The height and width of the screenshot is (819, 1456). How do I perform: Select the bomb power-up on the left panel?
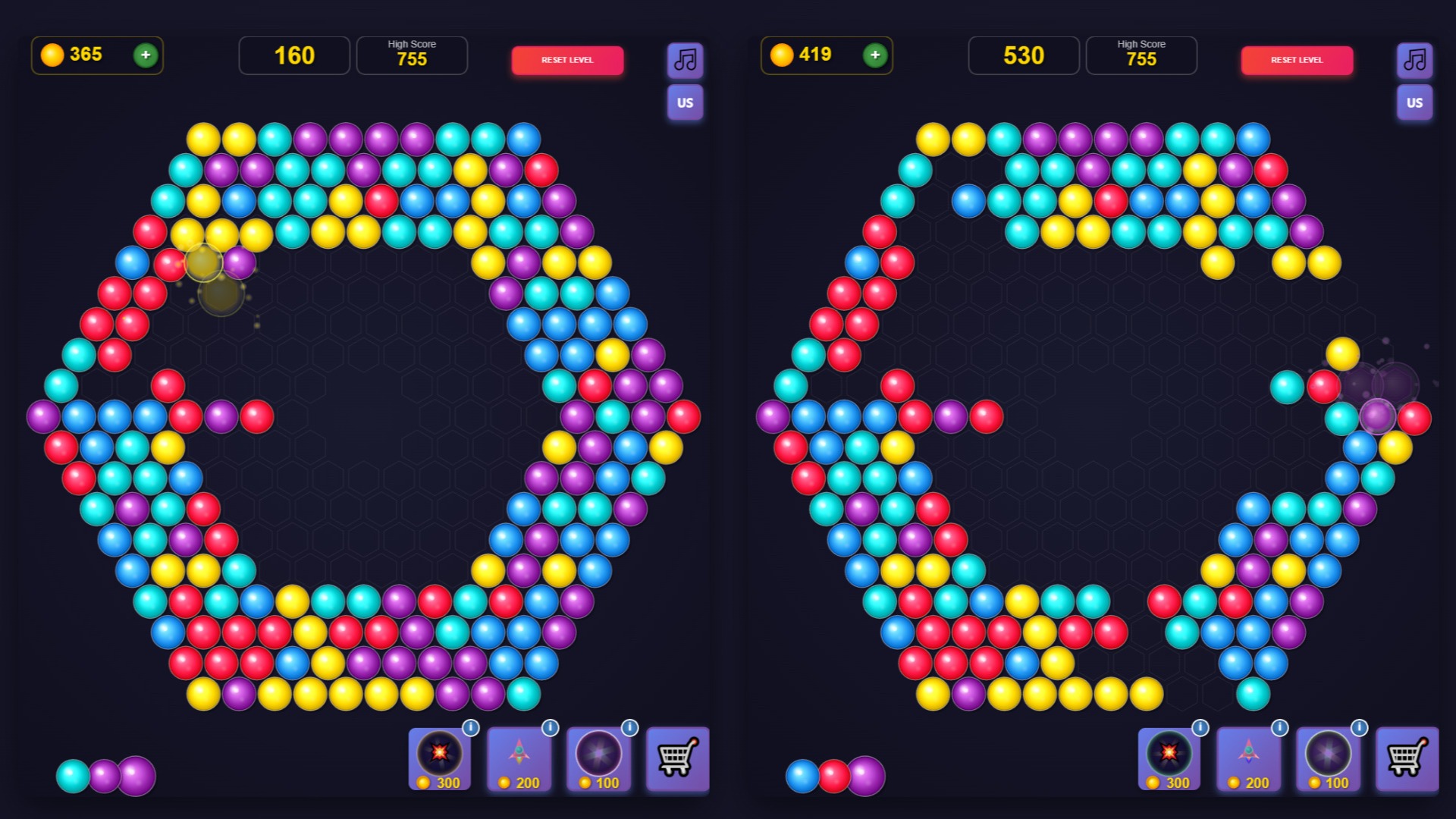click(440, 758)
